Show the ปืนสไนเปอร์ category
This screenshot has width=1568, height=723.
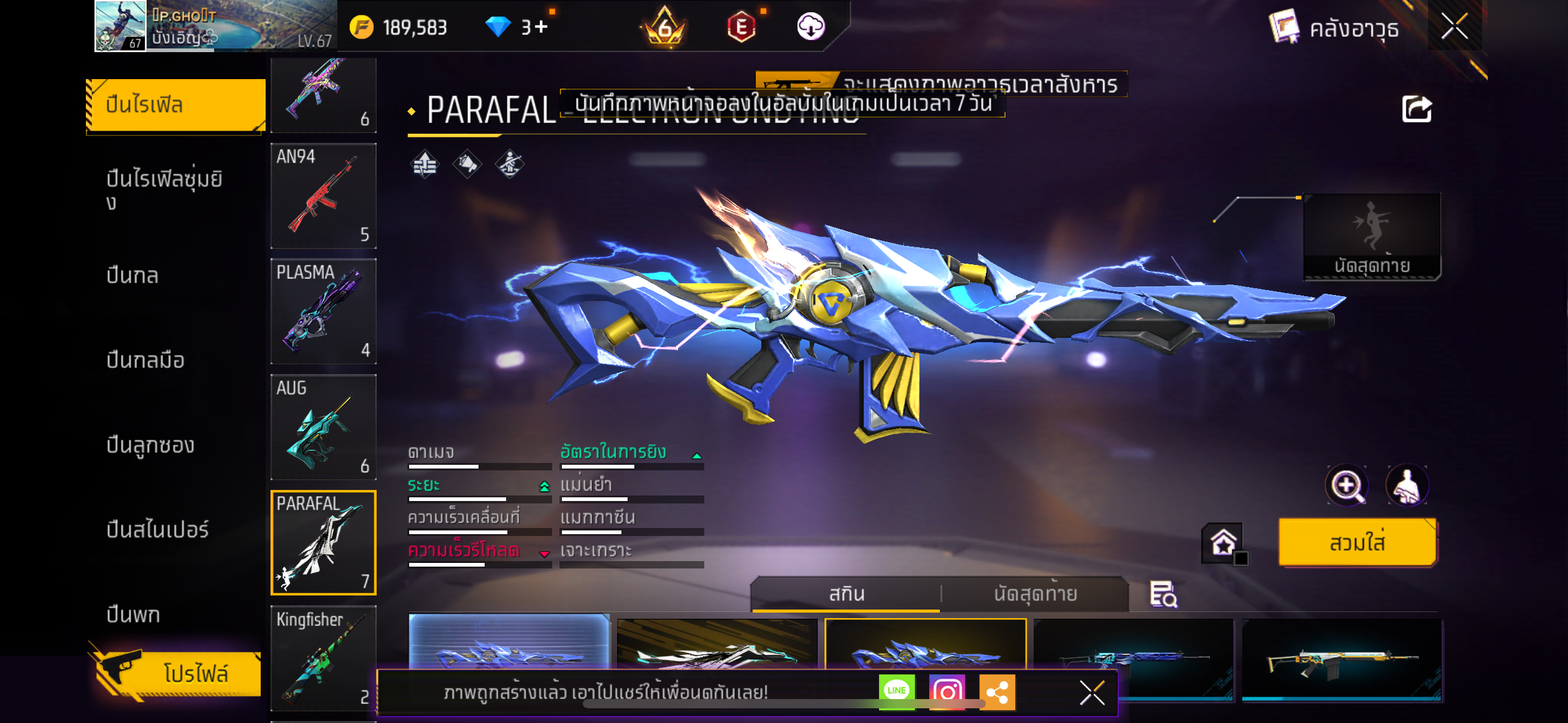[x=158, y=529]
